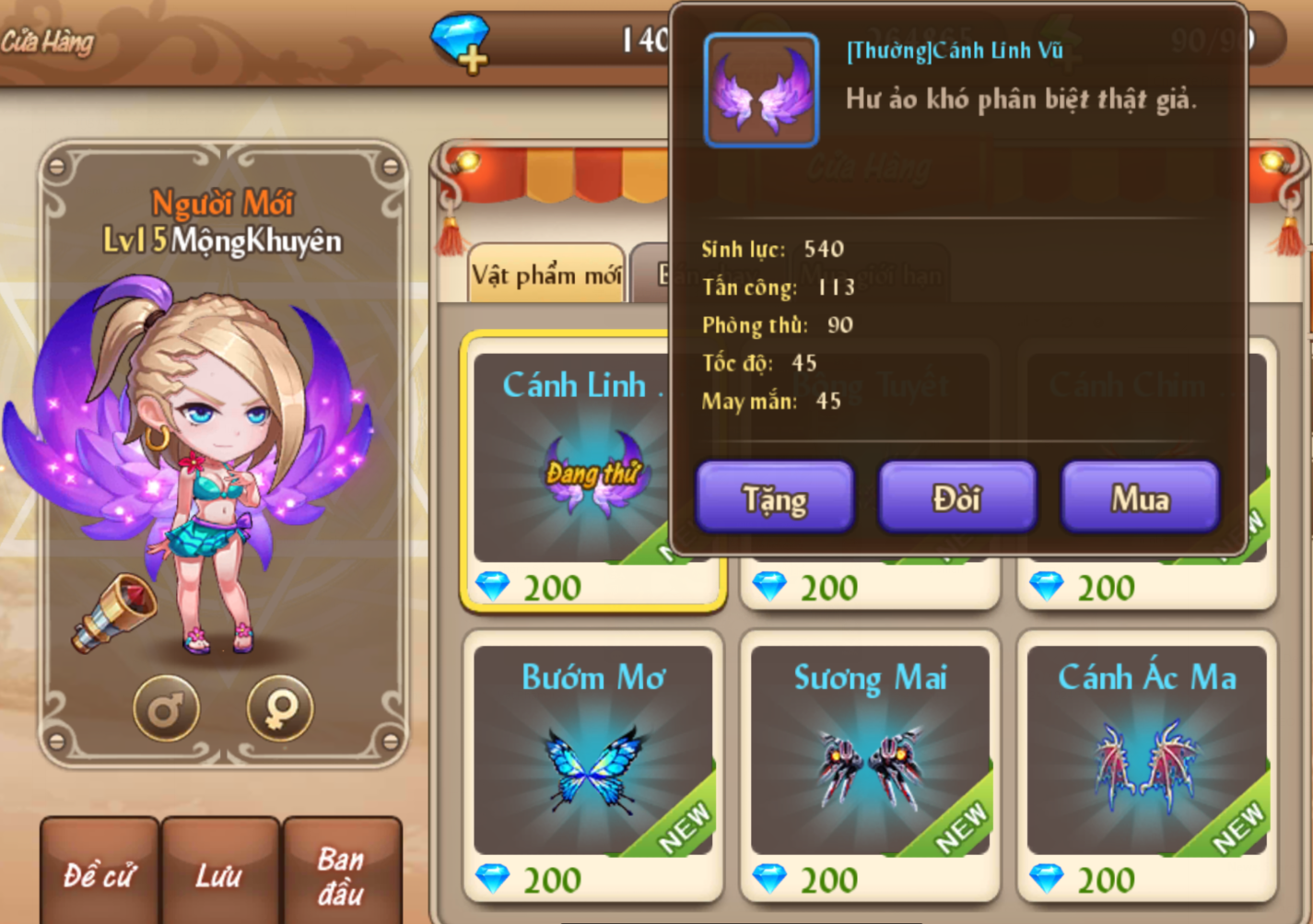The height and width of the screenshot is (924, 1313).
Task: Gift the item using Tặng button
Action: point(774,498)
